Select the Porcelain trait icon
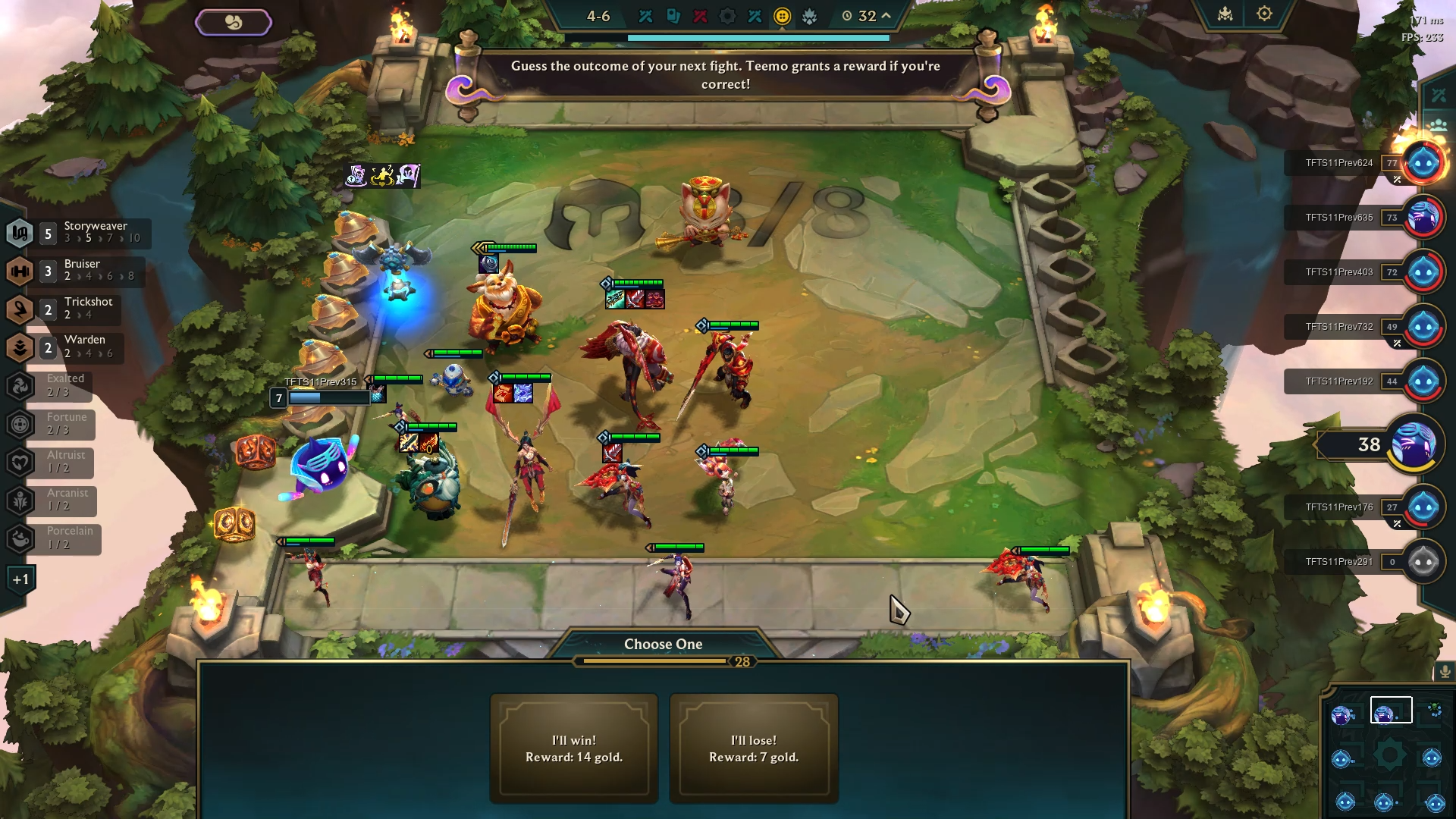Screen dimensions: 1456x819 pos(20,539)
